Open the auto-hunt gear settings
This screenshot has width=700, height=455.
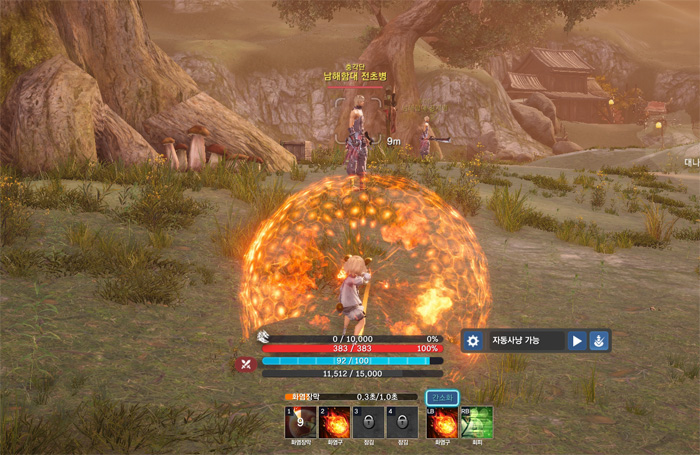[474, 341]
